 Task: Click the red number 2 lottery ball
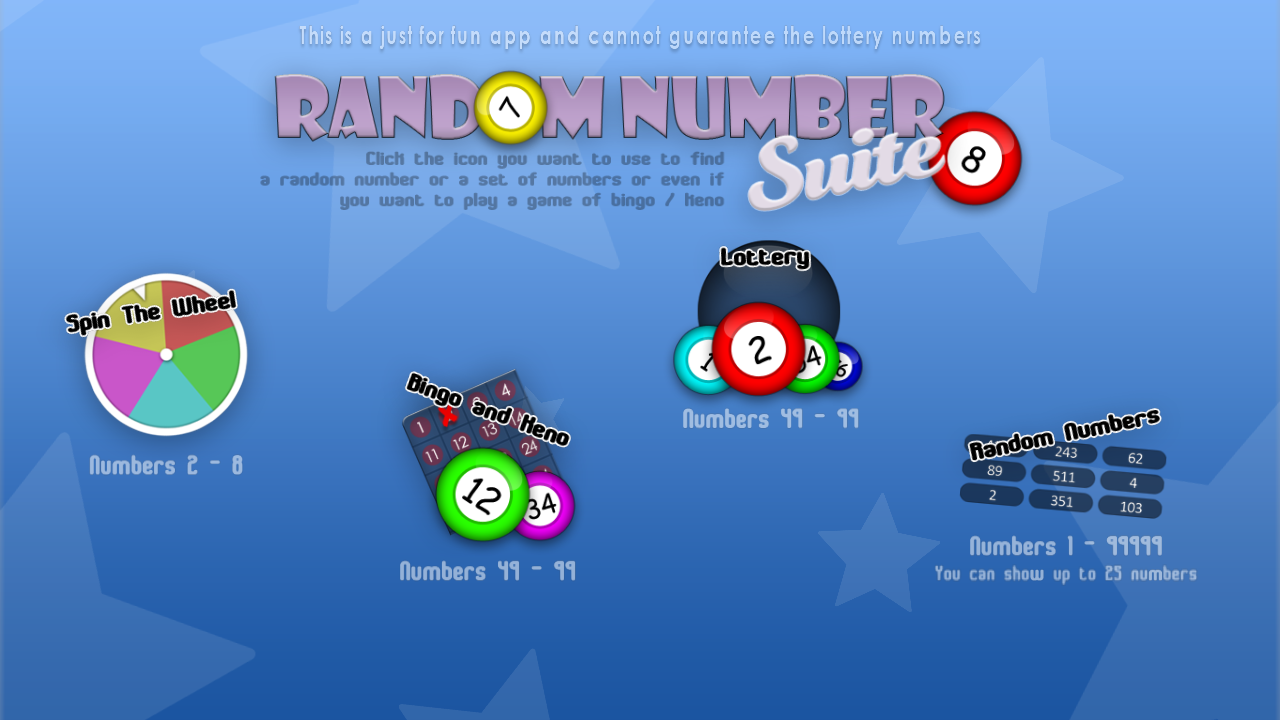(758, 350)
